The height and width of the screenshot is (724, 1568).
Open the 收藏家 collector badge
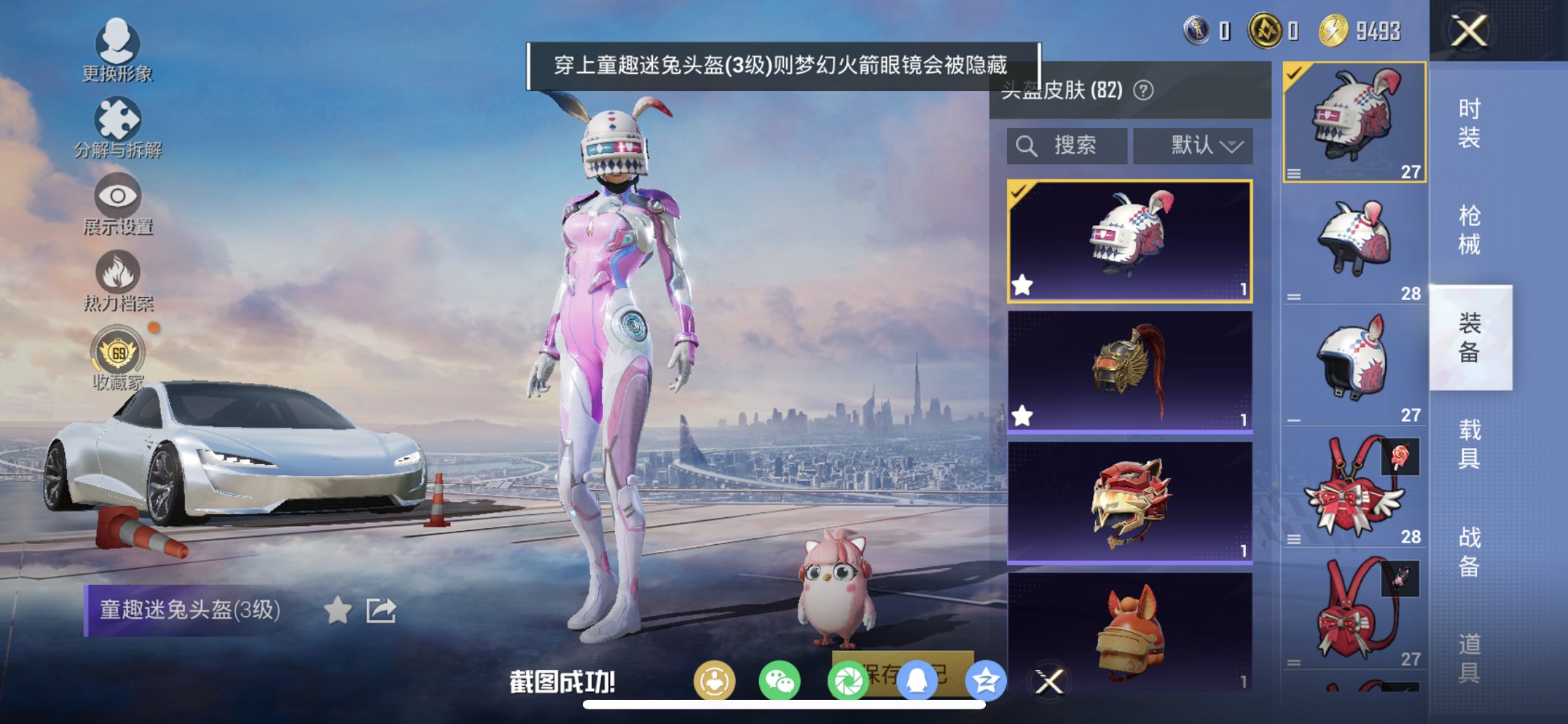pyautogui.click(x=117, y=353)
